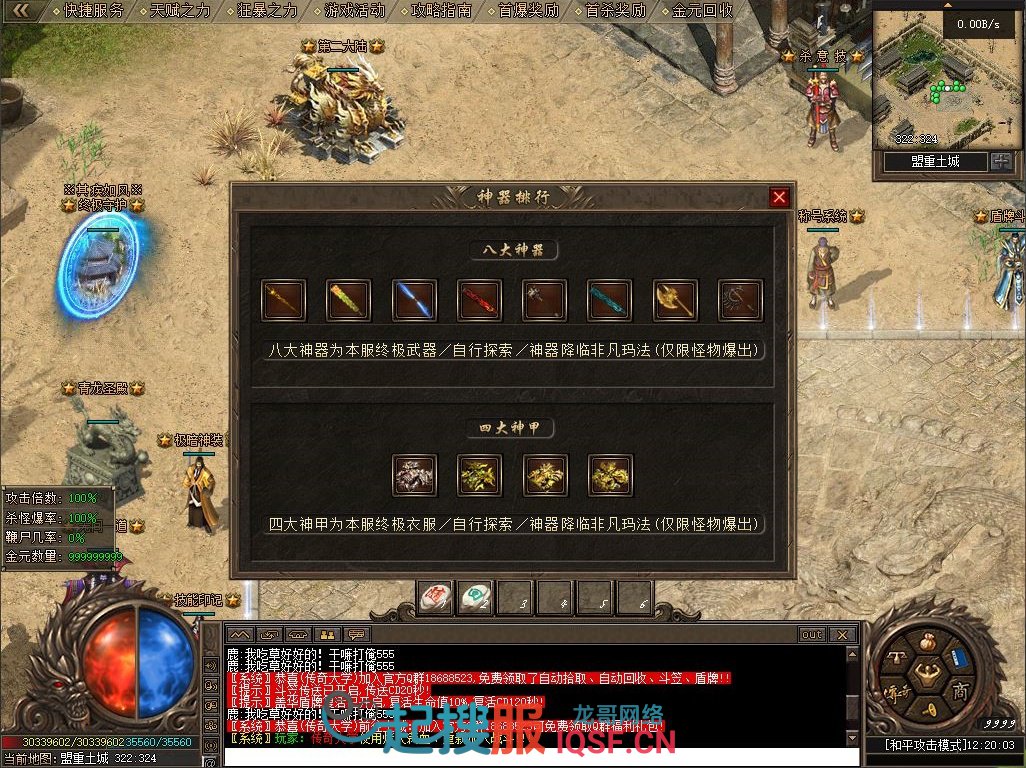Screen dimensions: 1026x768
Task: Close the 神器排行 window
Action: (780, 197)
